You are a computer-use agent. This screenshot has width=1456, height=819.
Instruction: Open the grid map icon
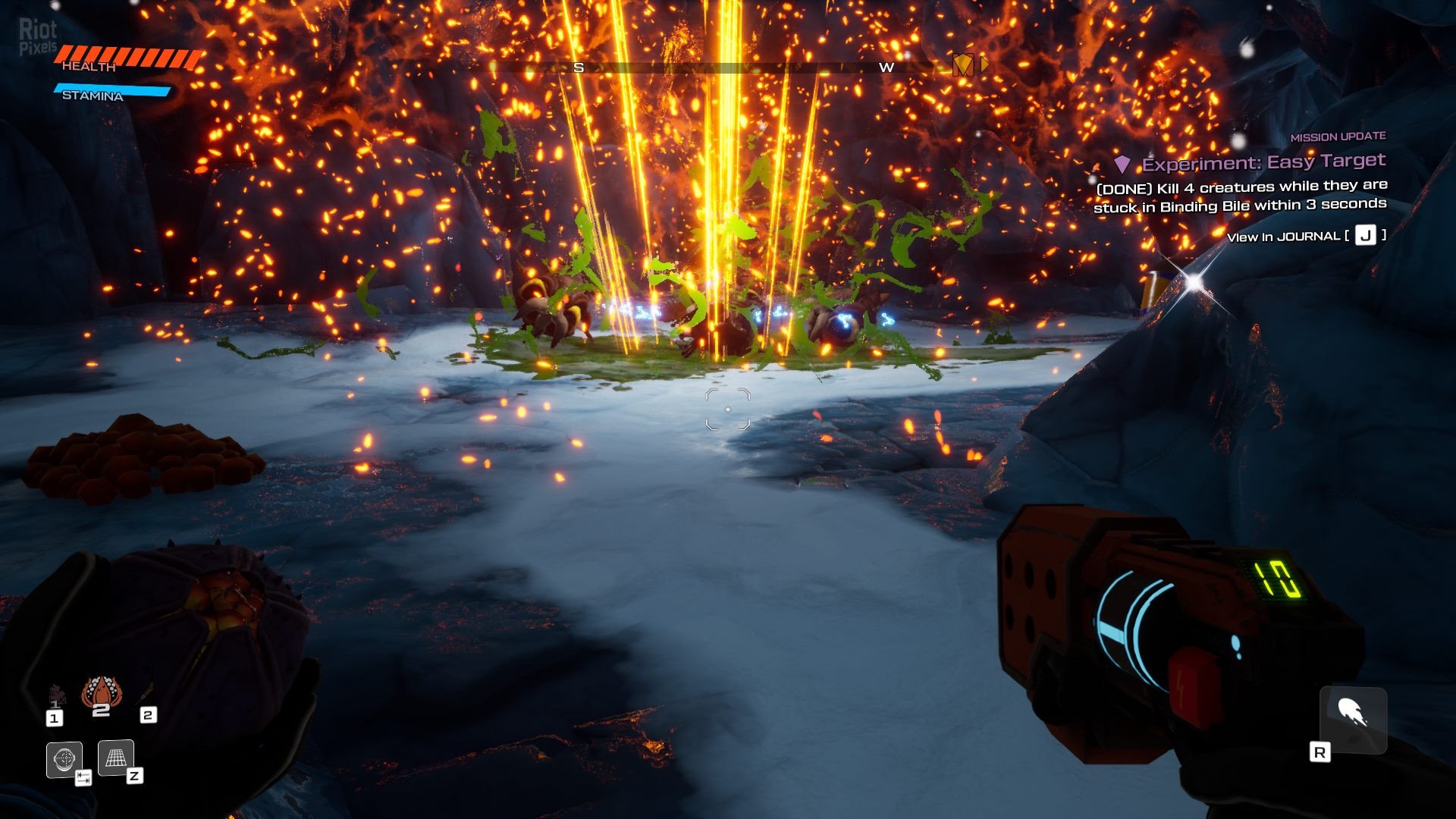(x=115, y=758)
